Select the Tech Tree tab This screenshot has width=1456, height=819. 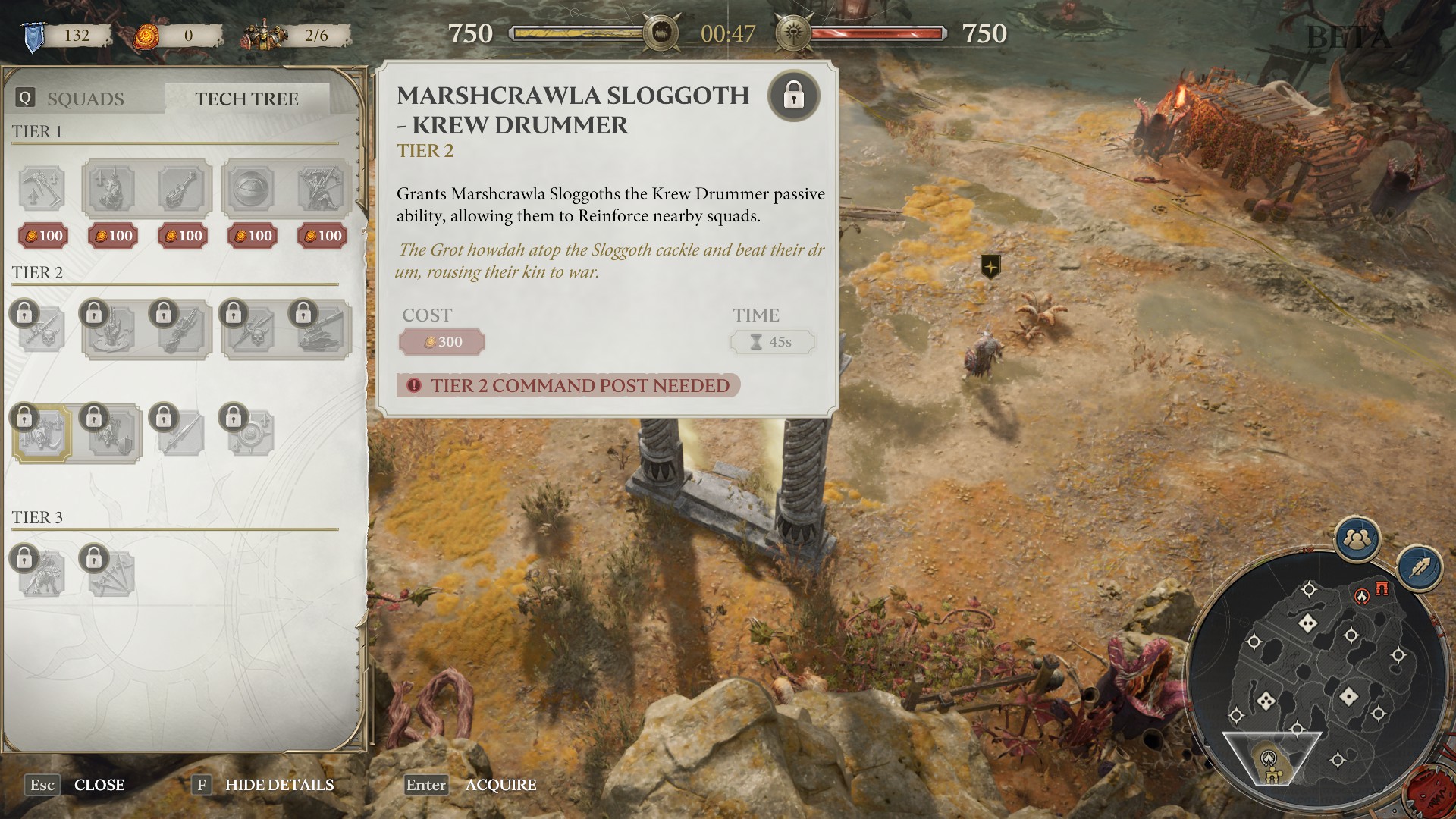pos(246,99)
